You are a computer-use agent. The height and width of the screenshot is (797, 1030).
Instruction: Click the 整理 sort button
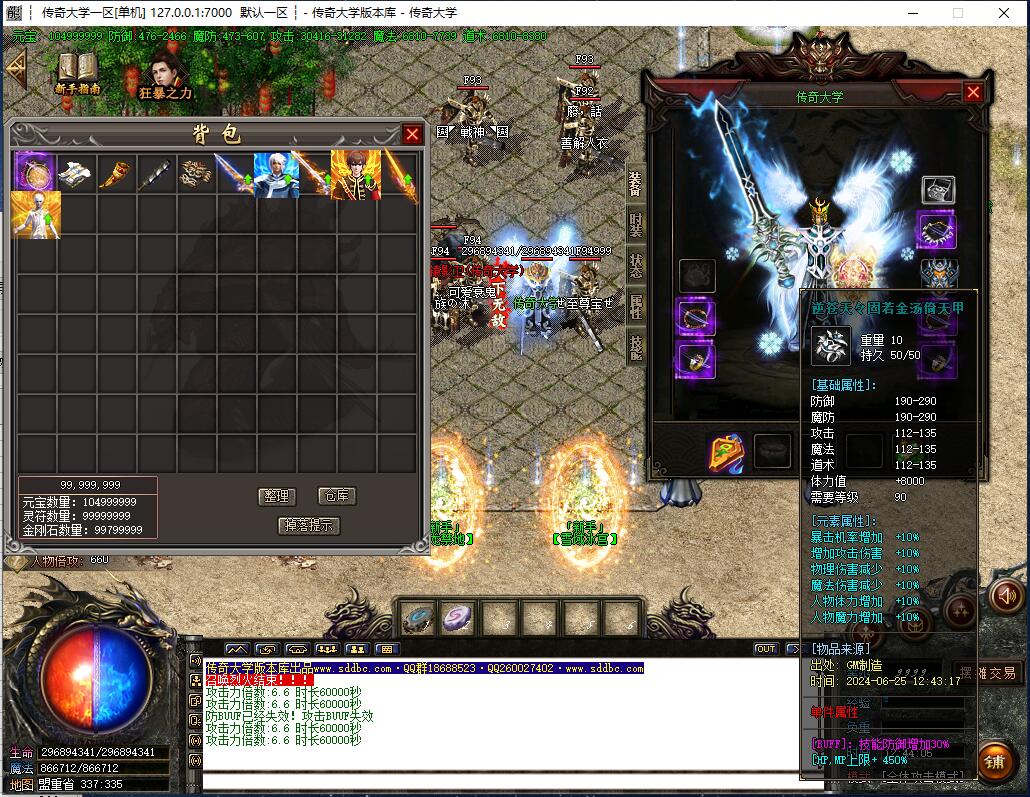275,496
